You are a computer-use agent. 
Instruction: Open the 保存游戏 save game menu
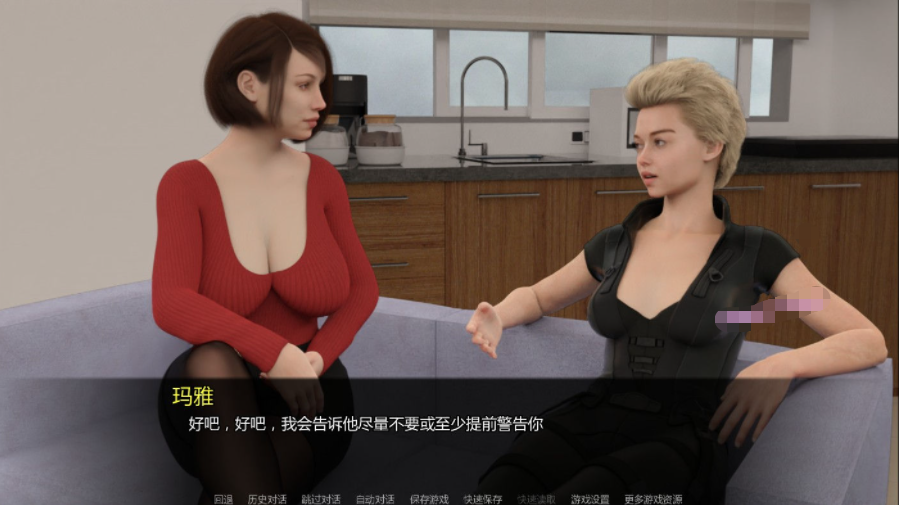tap(429, 498)
